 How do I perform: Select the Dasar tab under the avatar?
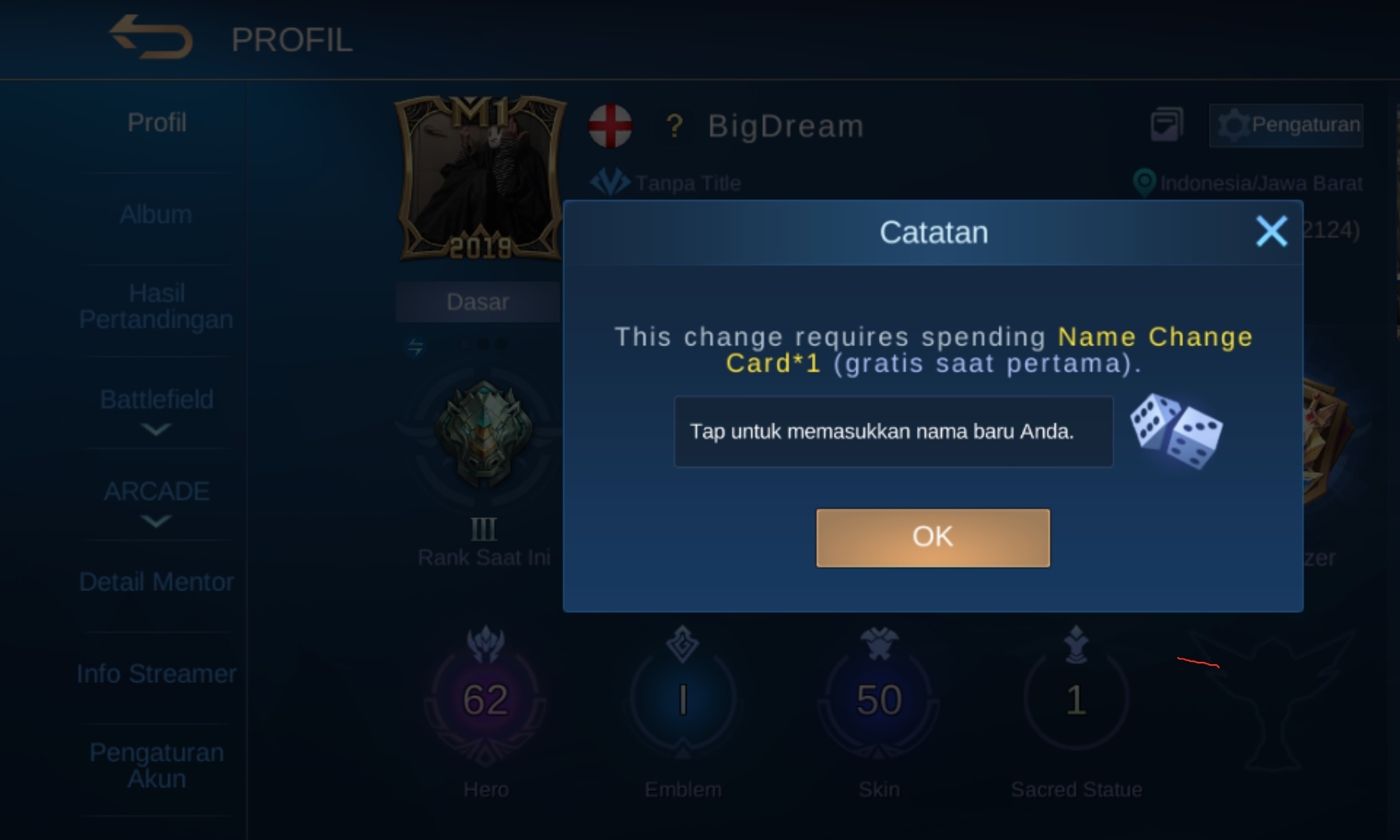click(477, 301)
